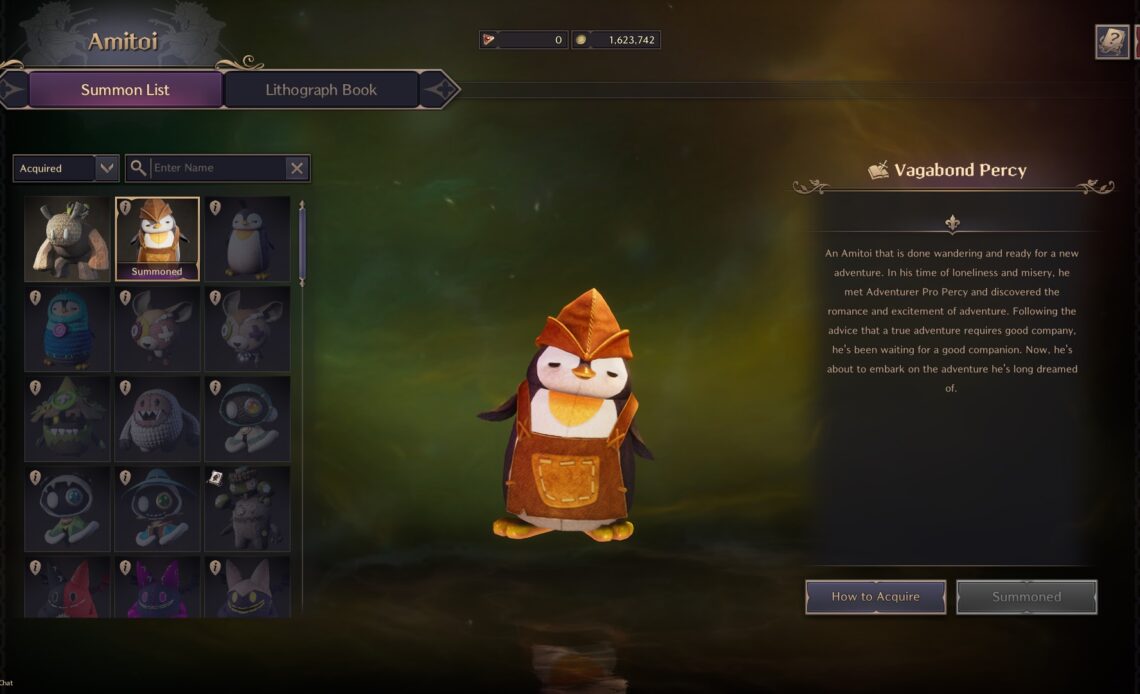Viewport: 1140px width, 694px height.
Task: Select the red cat-eared Amitoi
Action: click(67, 588)
